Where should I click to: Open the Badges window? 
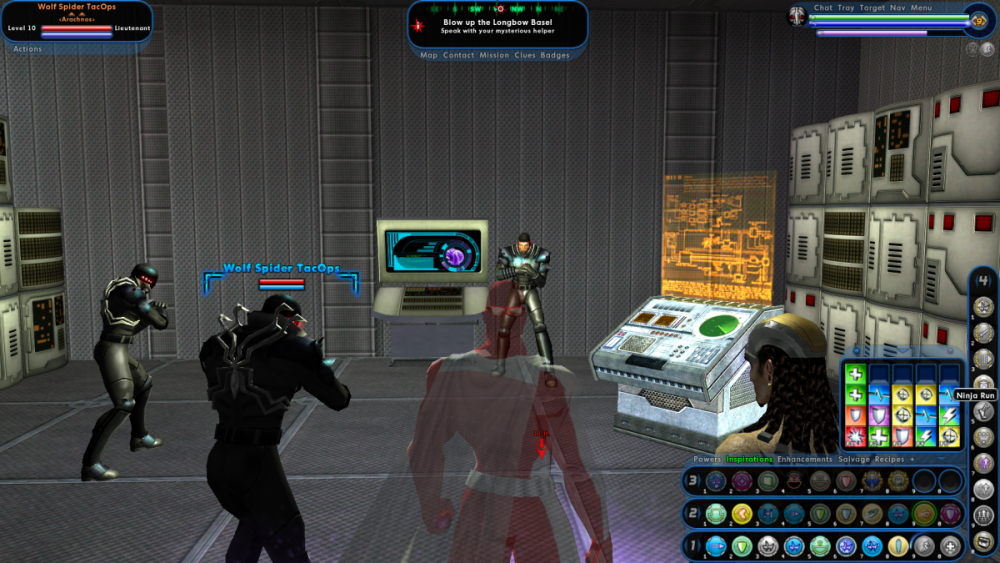(555, 56)
